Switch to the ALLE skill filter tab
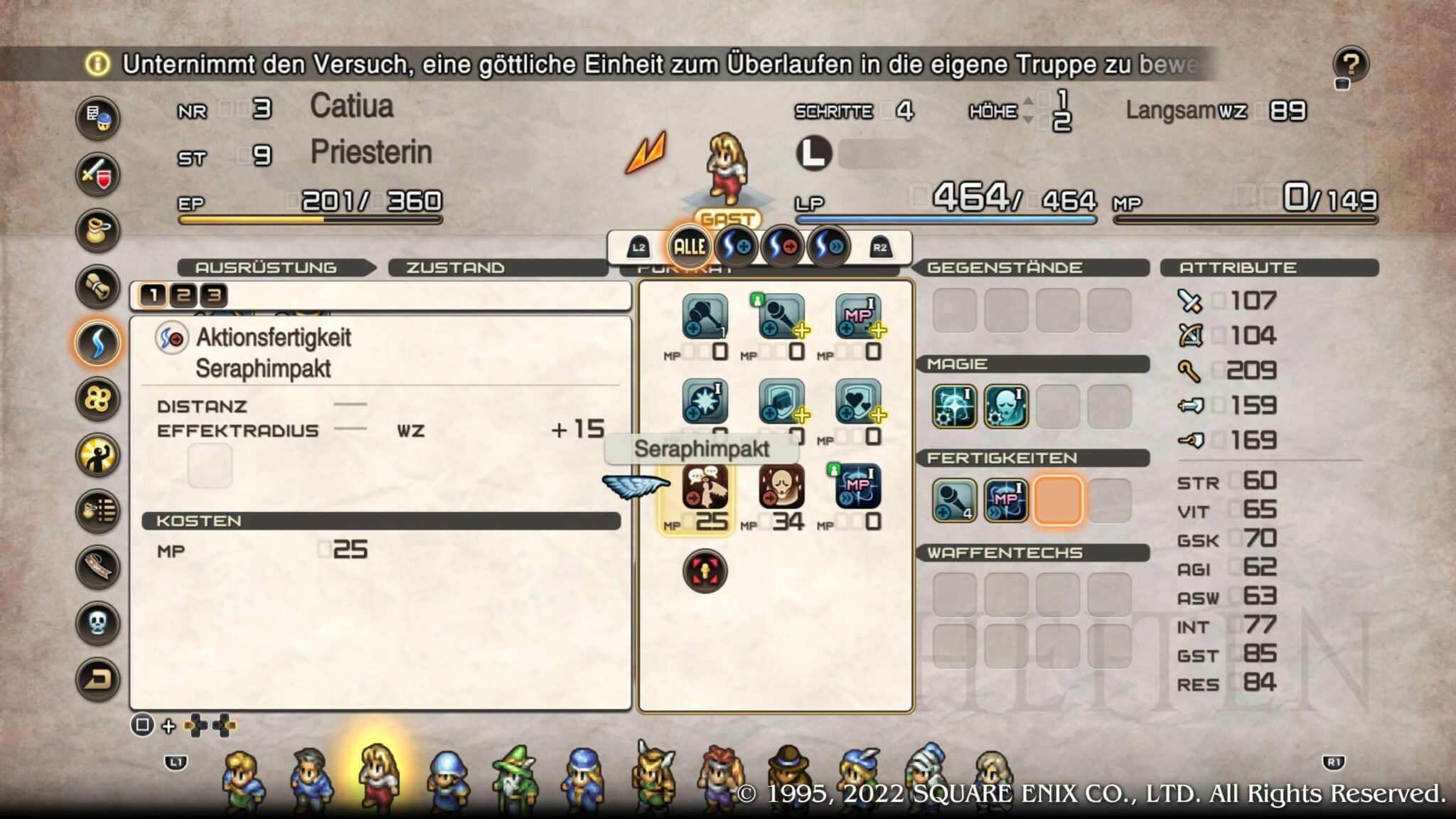 pos(689,247)
